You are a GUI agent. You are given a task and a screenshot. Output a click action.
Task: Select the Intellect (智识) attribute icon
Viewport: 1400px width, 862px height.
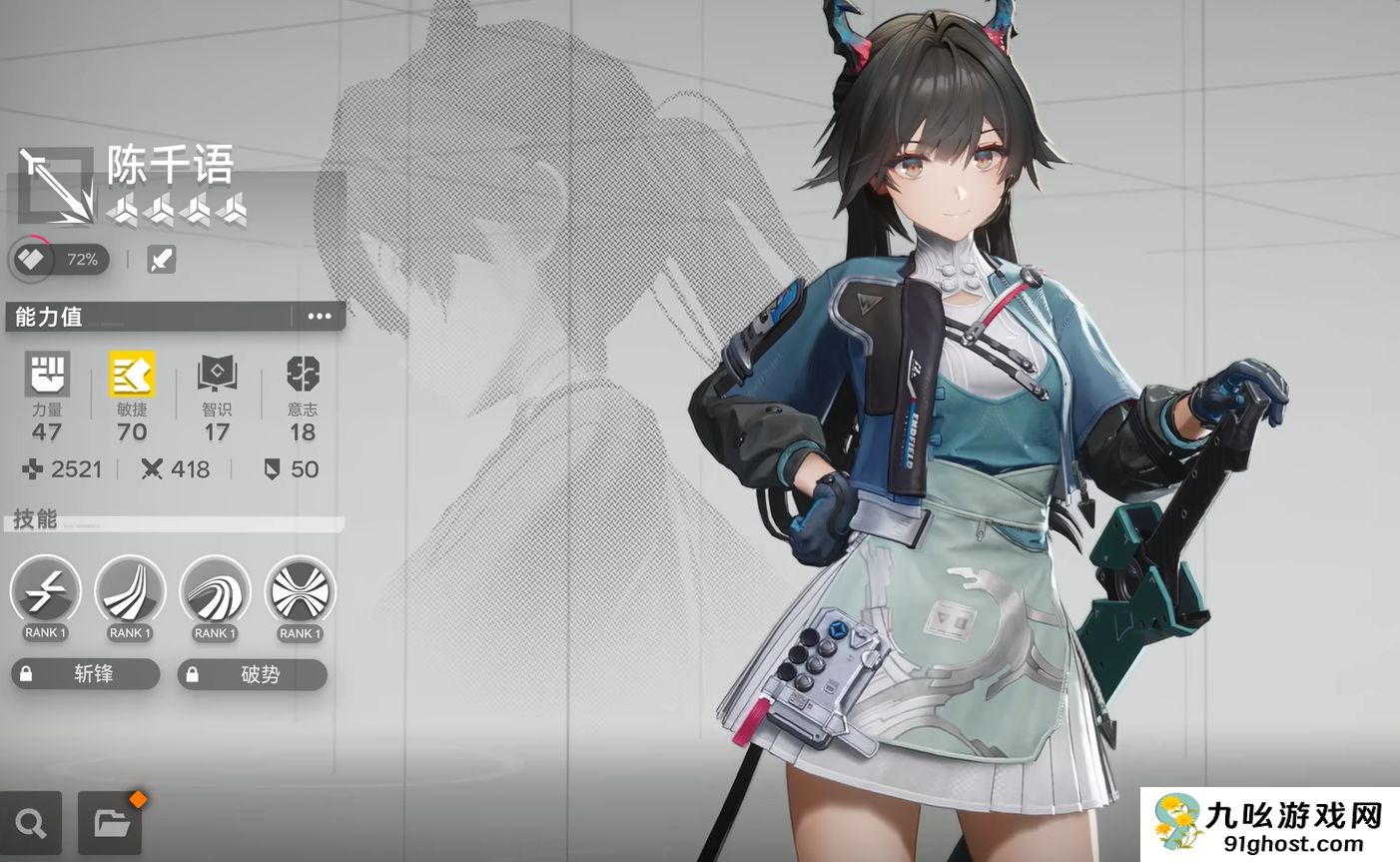pos(217,375)
